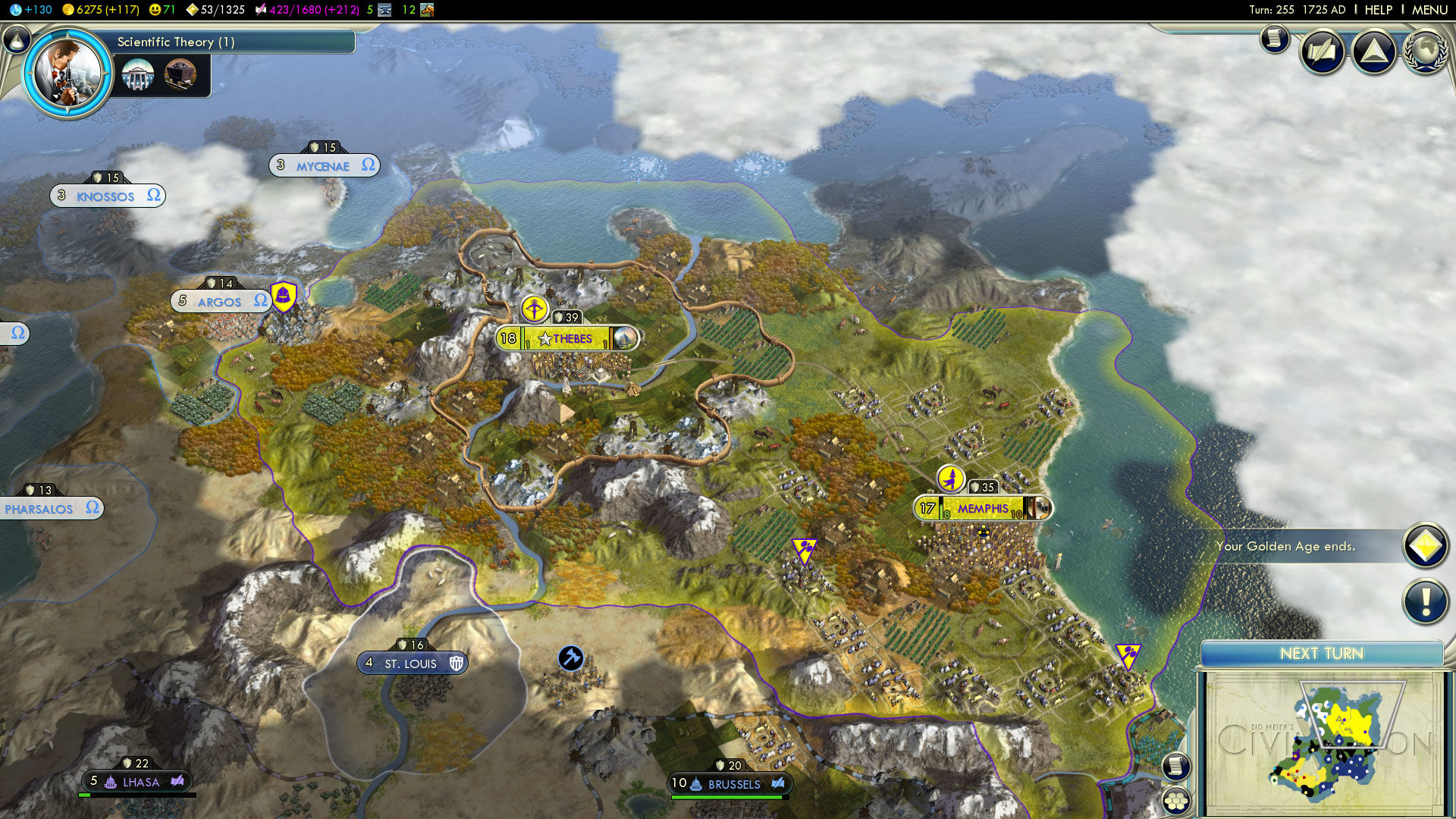The height and width of the screenshot is (819, 1456).
Task: Select the exclamation mark notification icon
Action: tap(1425, 602)
